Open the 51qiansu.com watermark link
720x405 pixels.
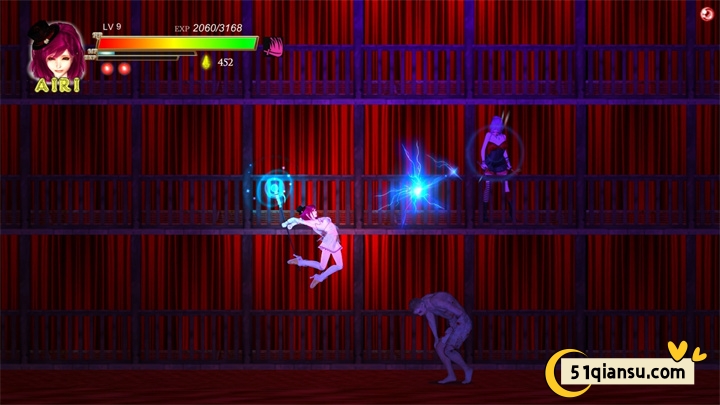click(x=630, y=372)
